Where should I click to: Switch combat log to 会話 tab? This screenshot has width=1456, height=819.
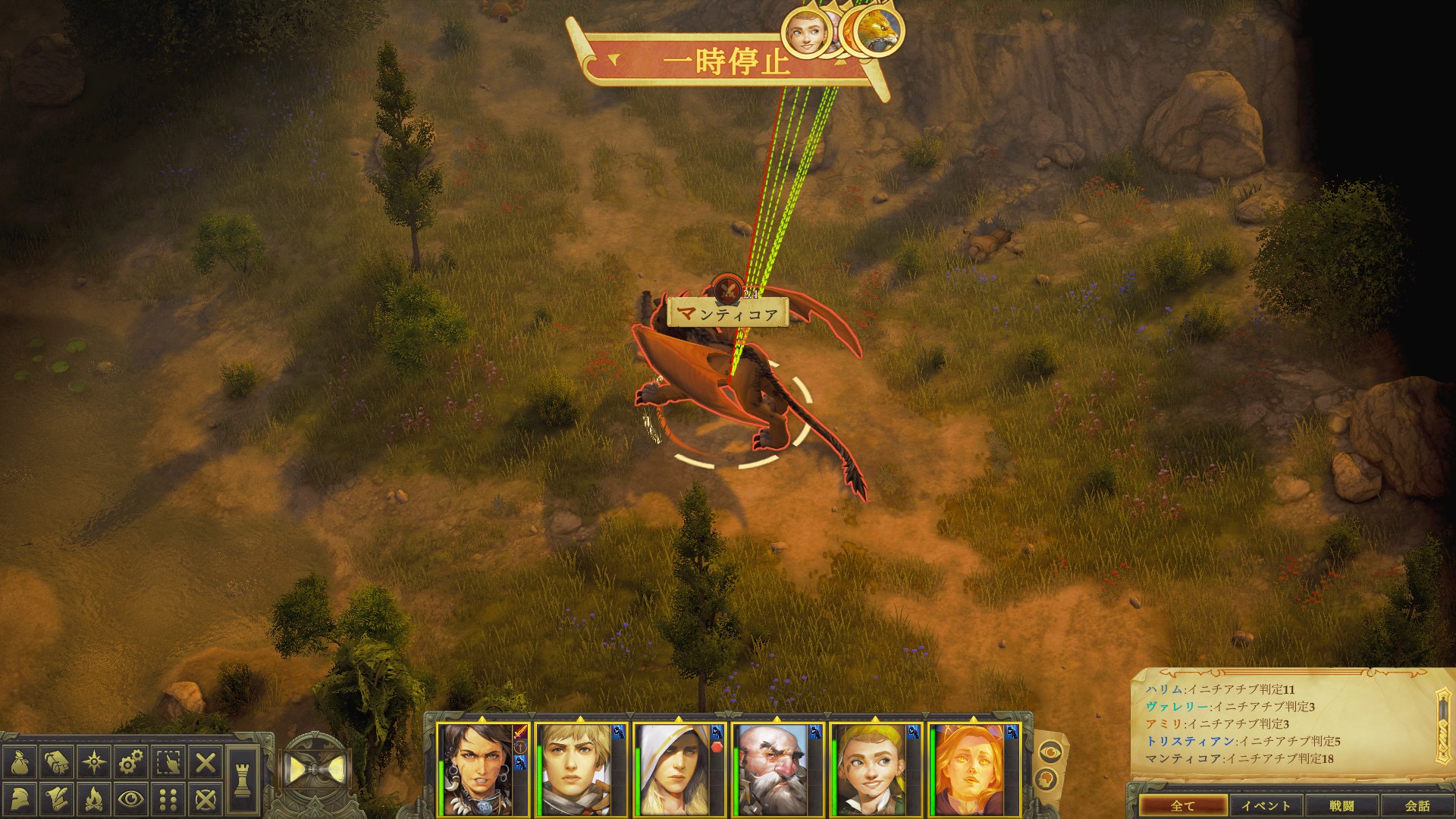pyautogui.click(x=1417, y=805)
